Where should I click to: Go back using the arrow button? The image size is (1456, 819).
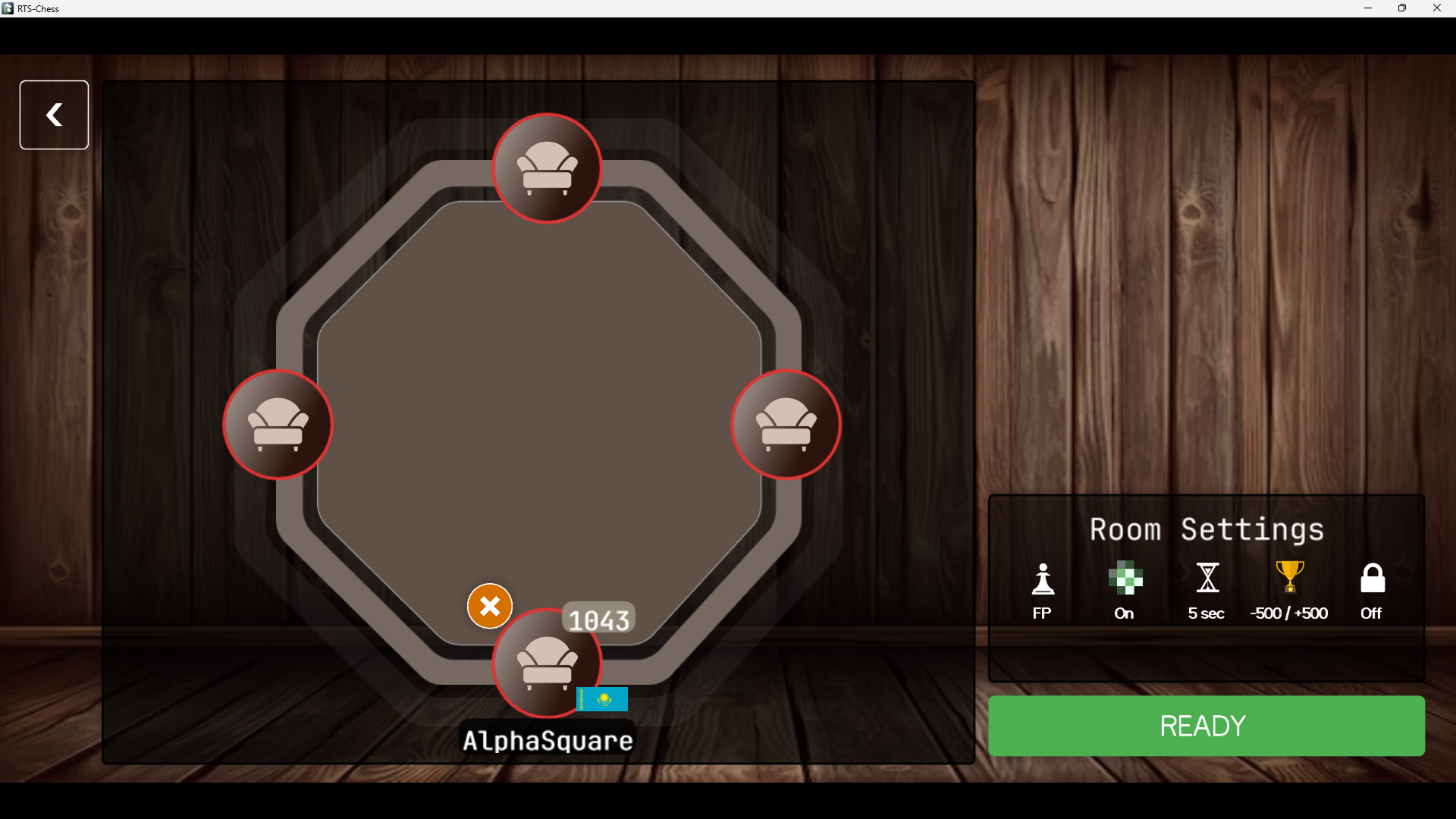point(53,115)
